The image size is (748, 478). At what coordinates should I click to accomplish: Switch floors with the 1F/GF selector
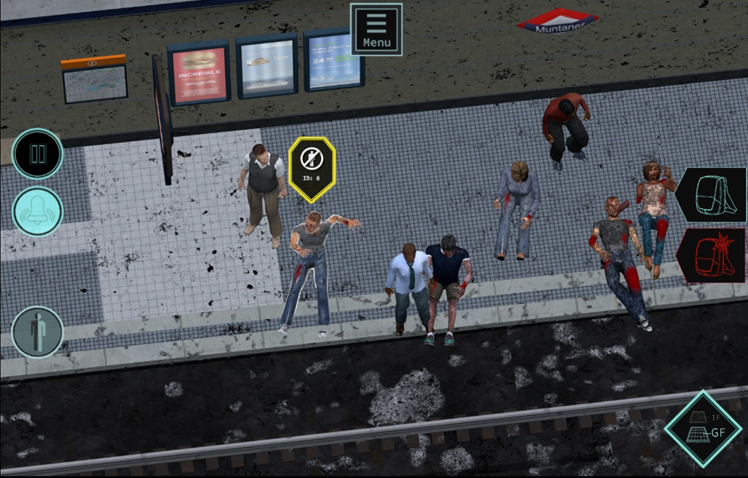pos(704,428)
